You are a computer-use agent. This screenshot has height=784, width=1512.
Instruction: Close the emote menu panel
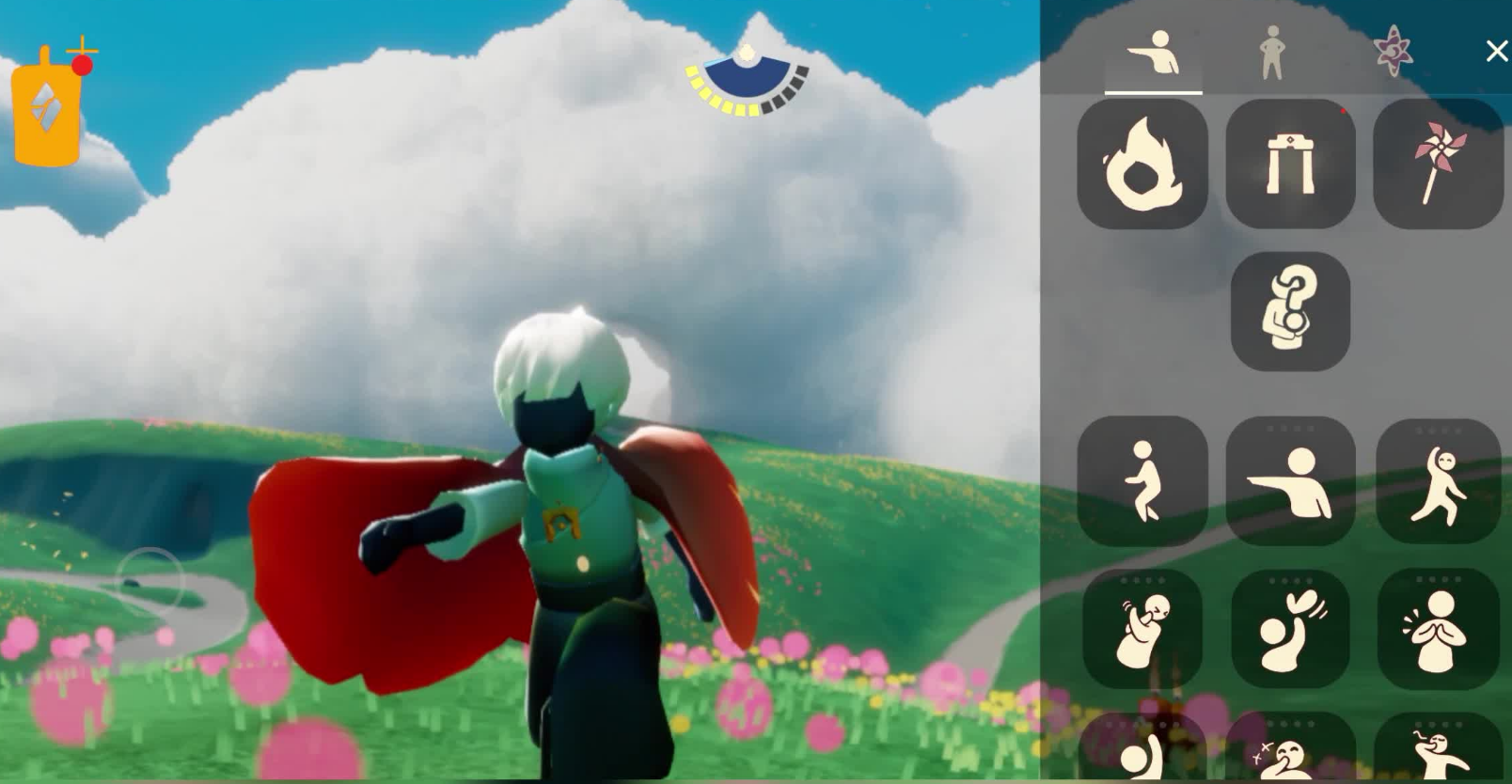click(x=1495, y=51)
